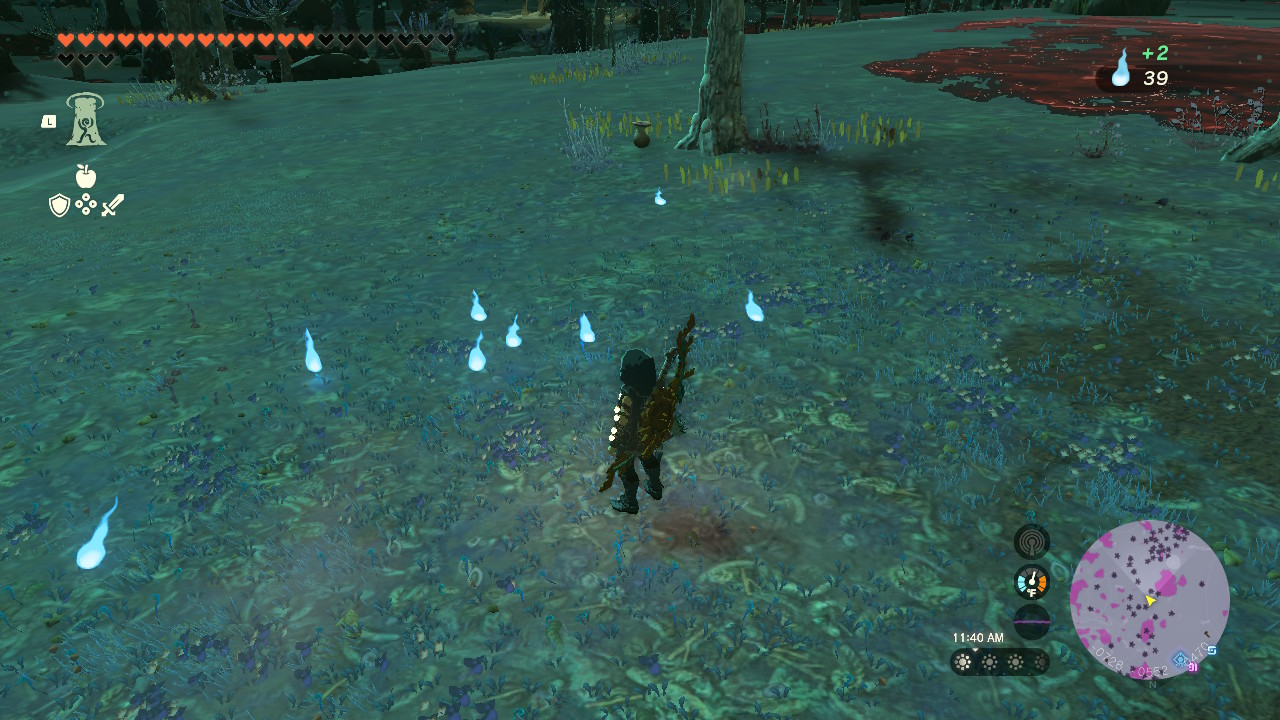Screen dimensions: 1280x720
Task: Click the first sun in the weather forecast
Action: 962,662
